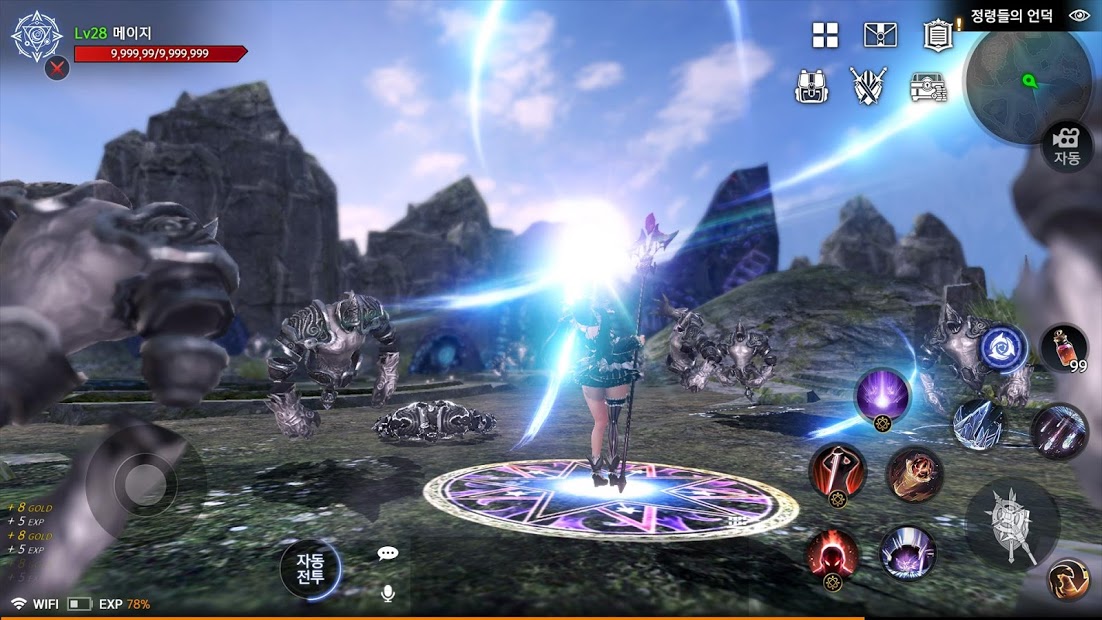Toggle the 자동 camera button

tap(1067, 148)
